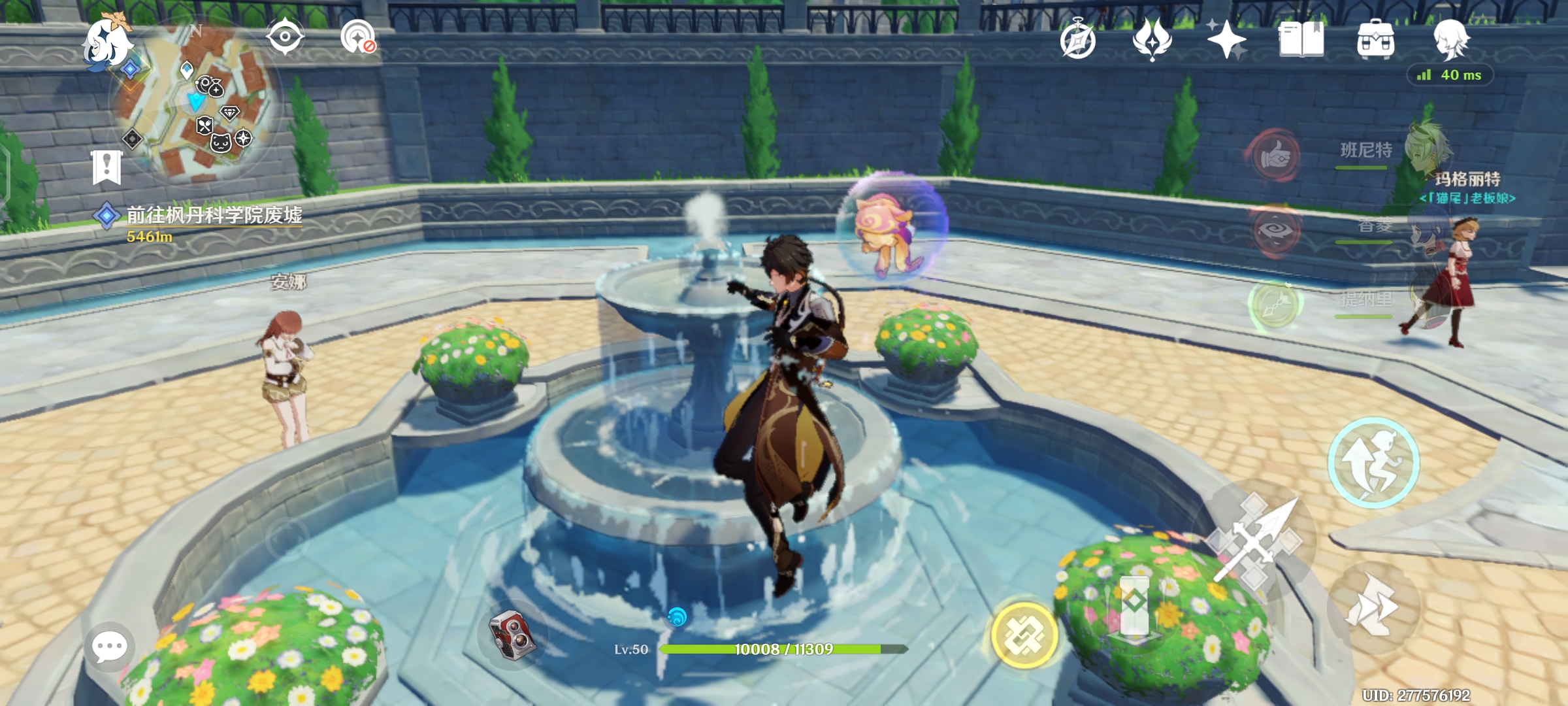Open the Paimon menu icon

click(106, 44)
